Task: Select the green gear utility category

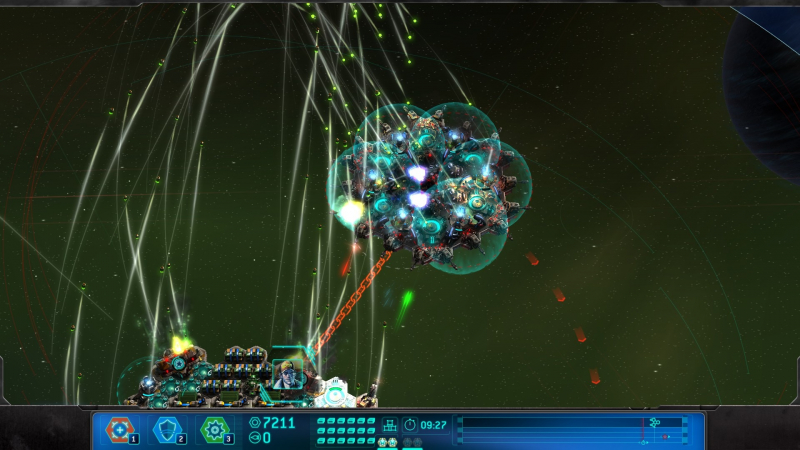Action: click(x=215, y=430)
